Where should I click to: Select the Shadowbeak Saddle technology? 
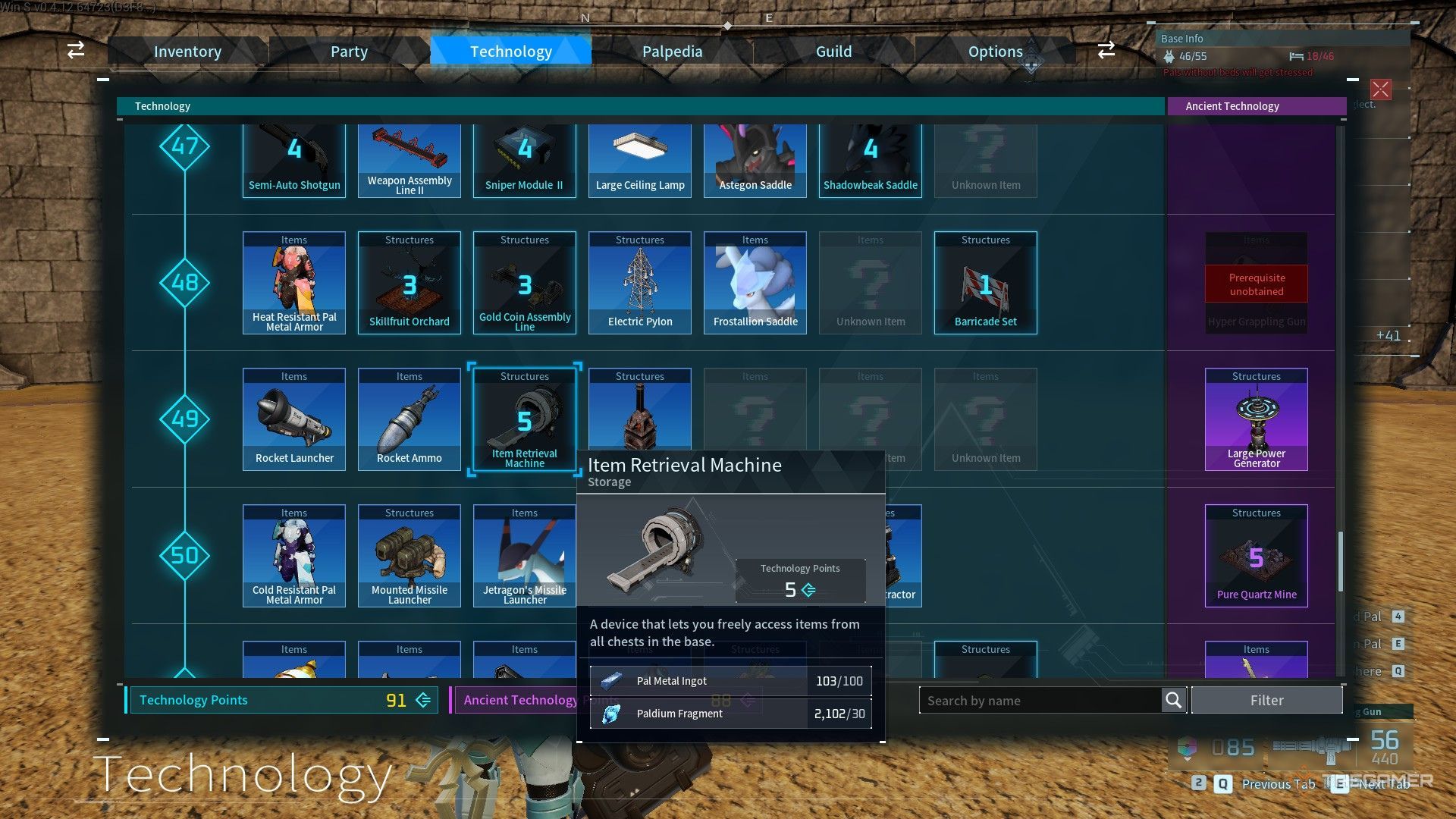tap(870, 158)
